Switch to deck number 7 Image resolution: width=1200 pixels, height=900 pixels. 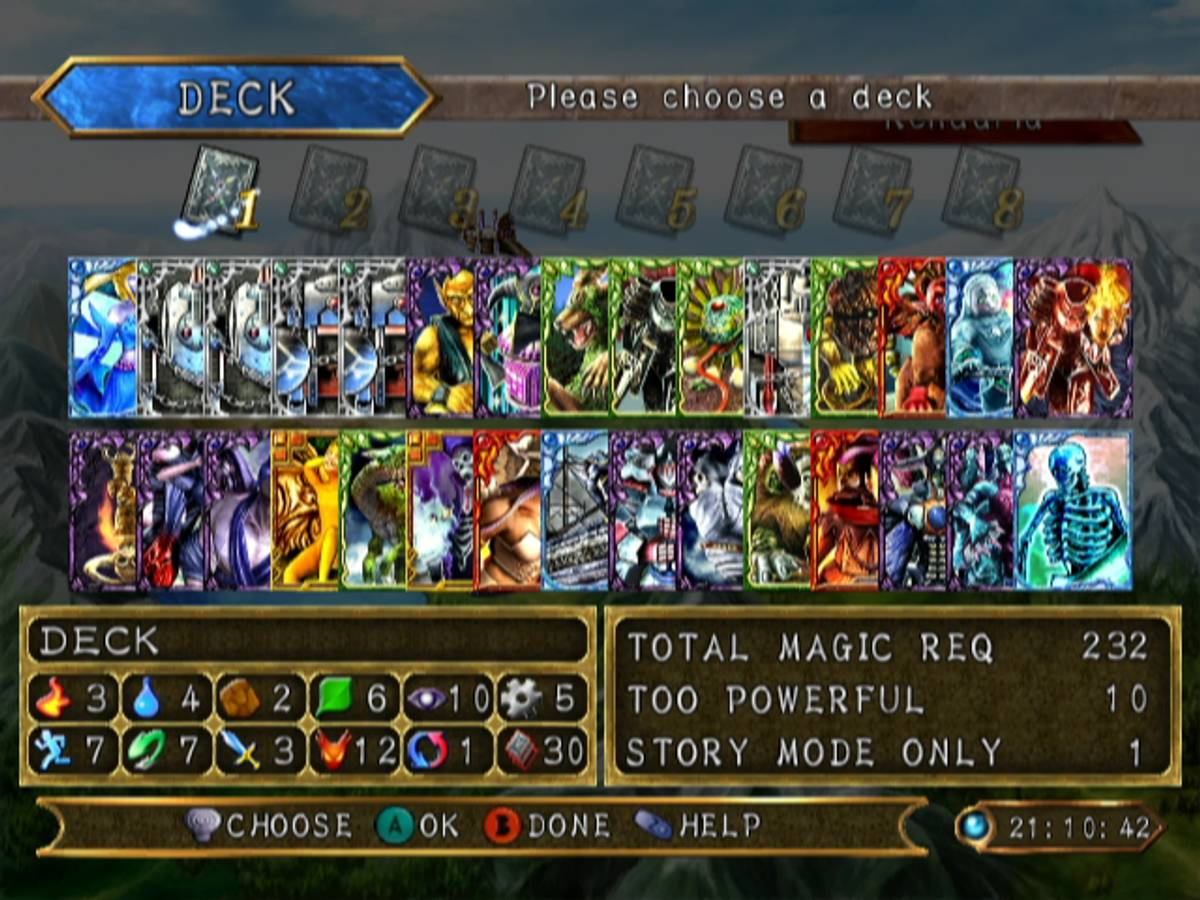click(871, 190)
